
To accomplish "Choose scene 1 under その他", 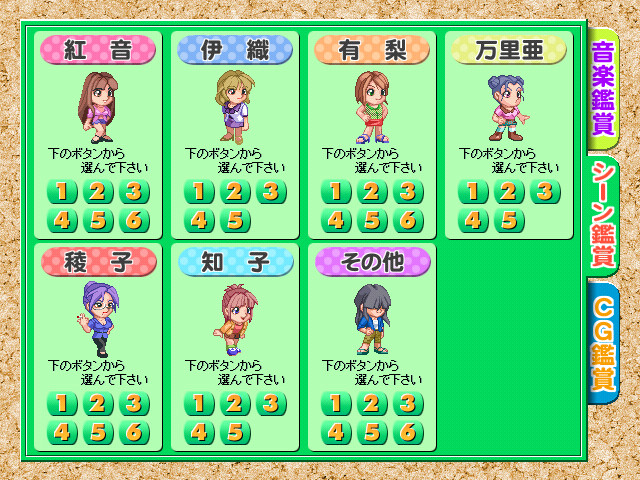I will click(336, 404).
